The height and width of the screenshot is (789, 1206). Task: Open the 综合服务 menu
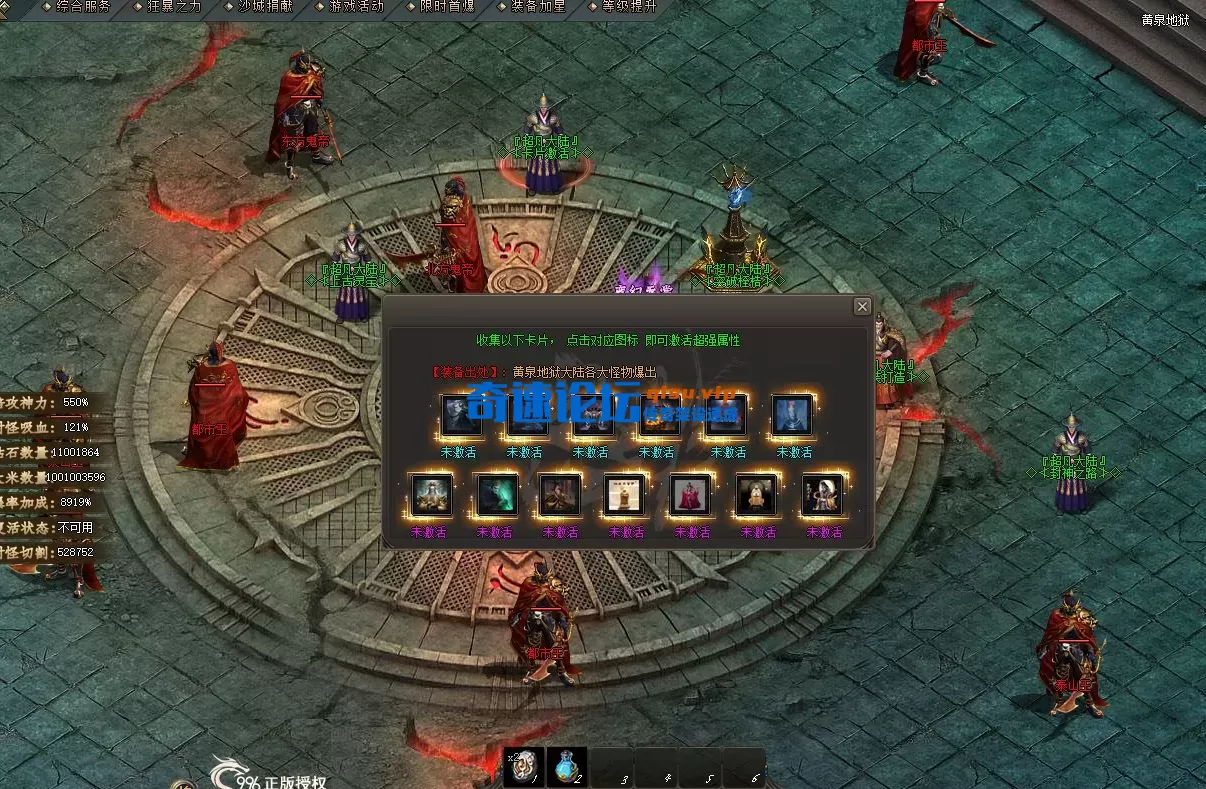click(x=83, y=6)
